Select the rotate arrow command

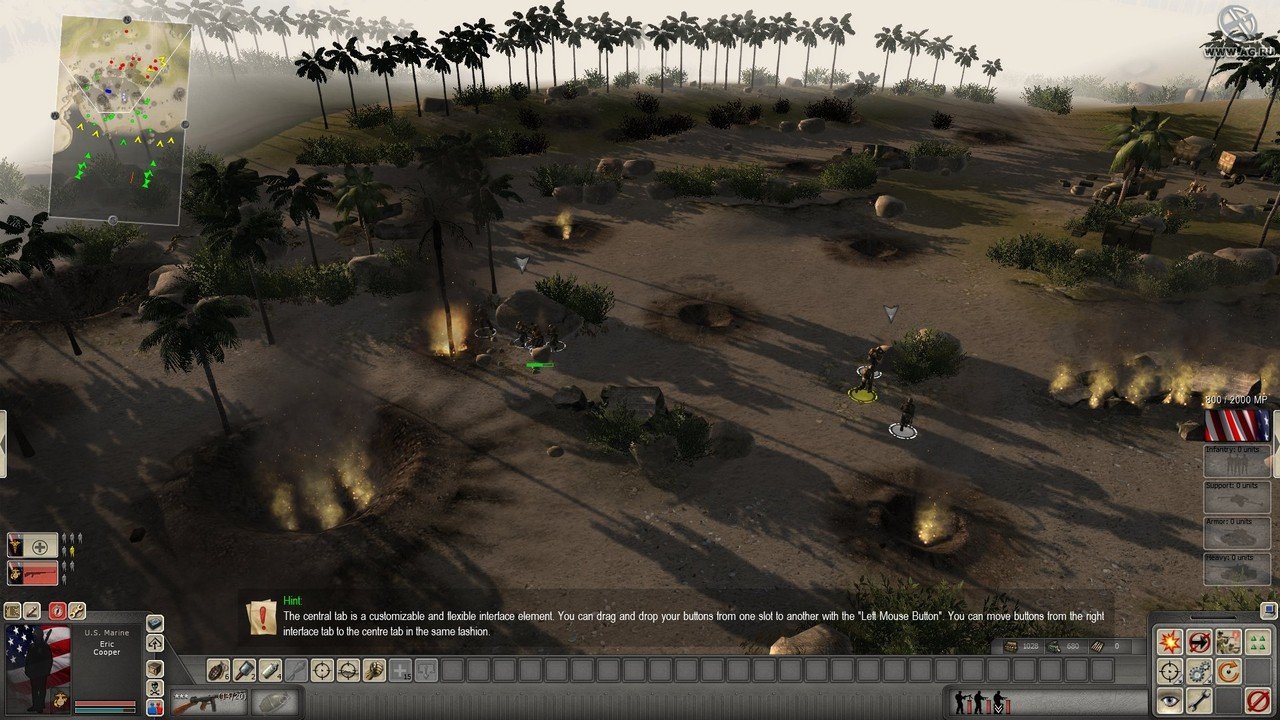click(x=1227, y=671)
